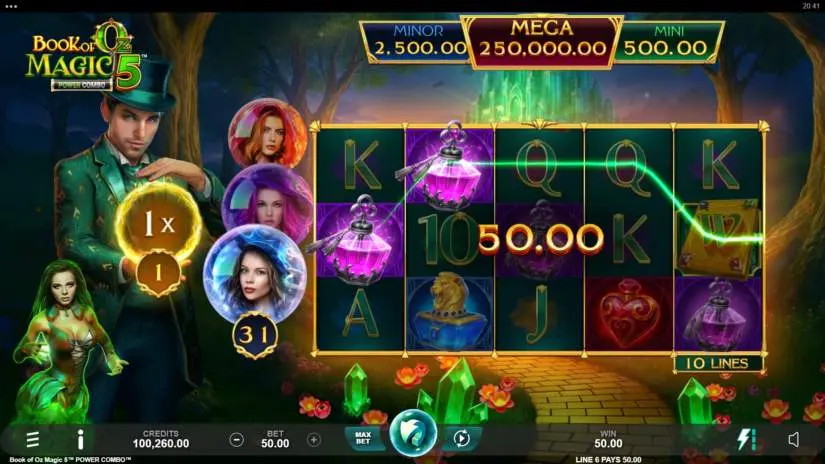
Task: Spin the reels with the center button
Action: 411,434
